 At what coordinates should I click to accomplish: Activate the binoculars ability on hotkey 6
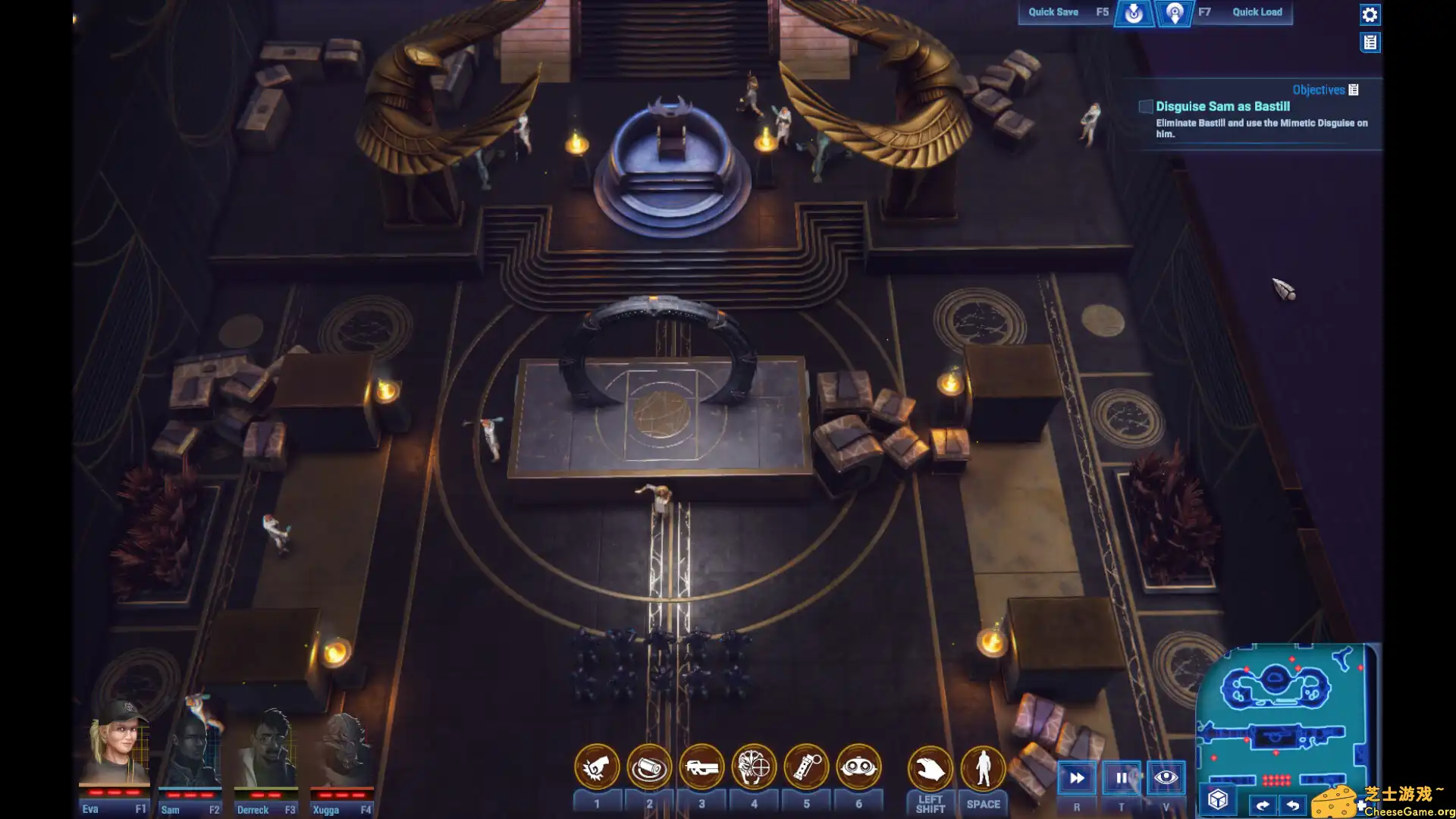pyautogui.click(x=858, y=767)
